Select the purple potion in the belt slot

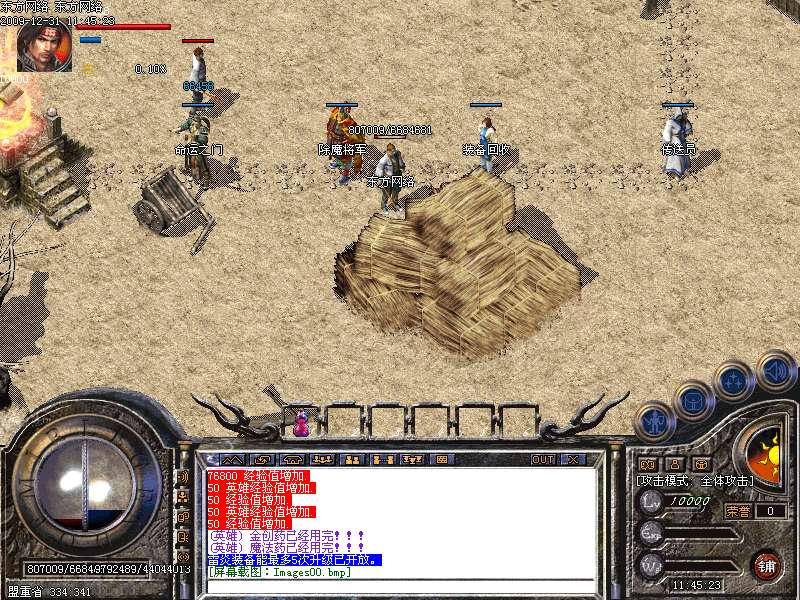(300, 423)
